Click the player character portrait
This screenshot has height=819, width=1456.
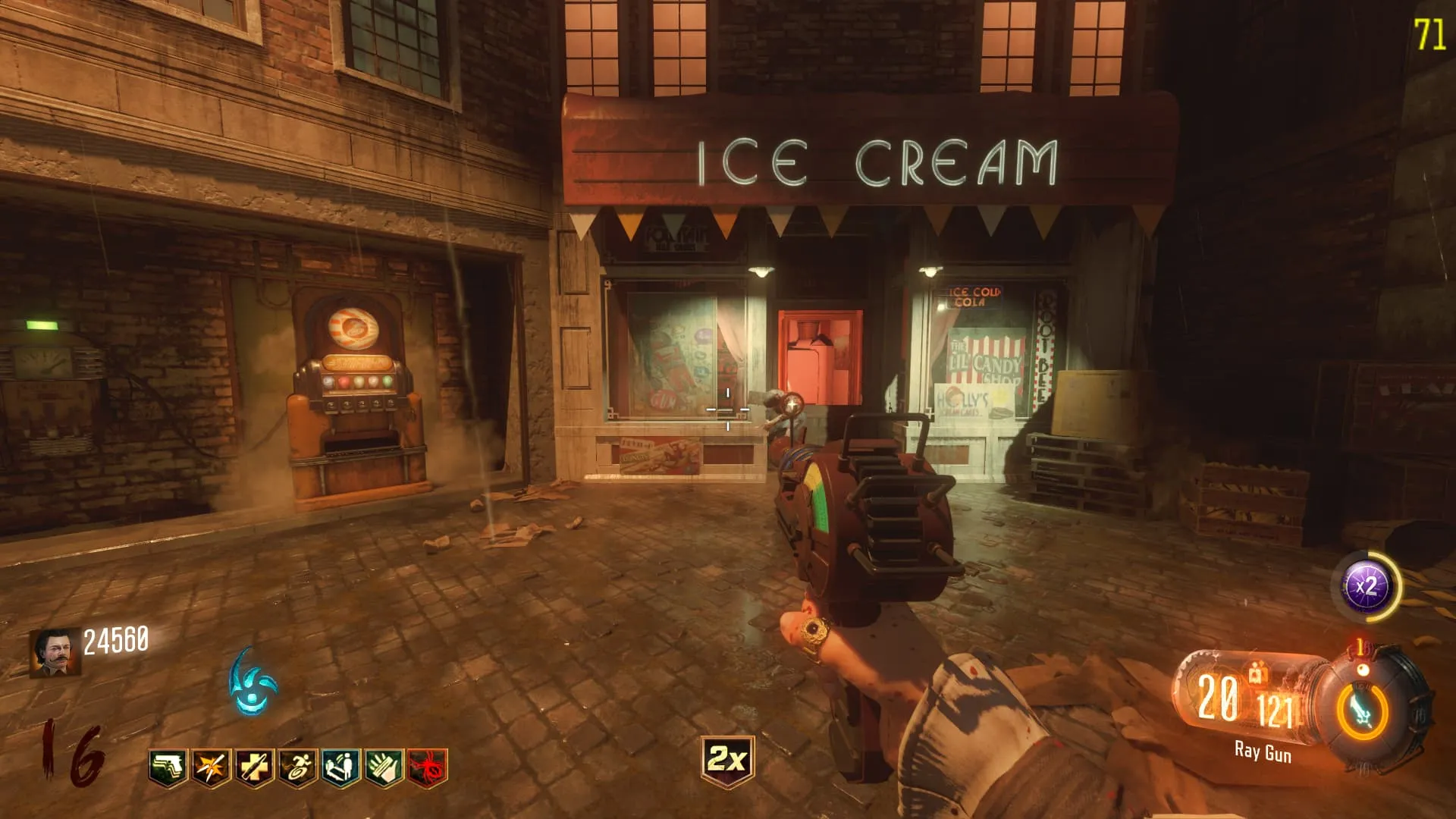coord(55,653)
